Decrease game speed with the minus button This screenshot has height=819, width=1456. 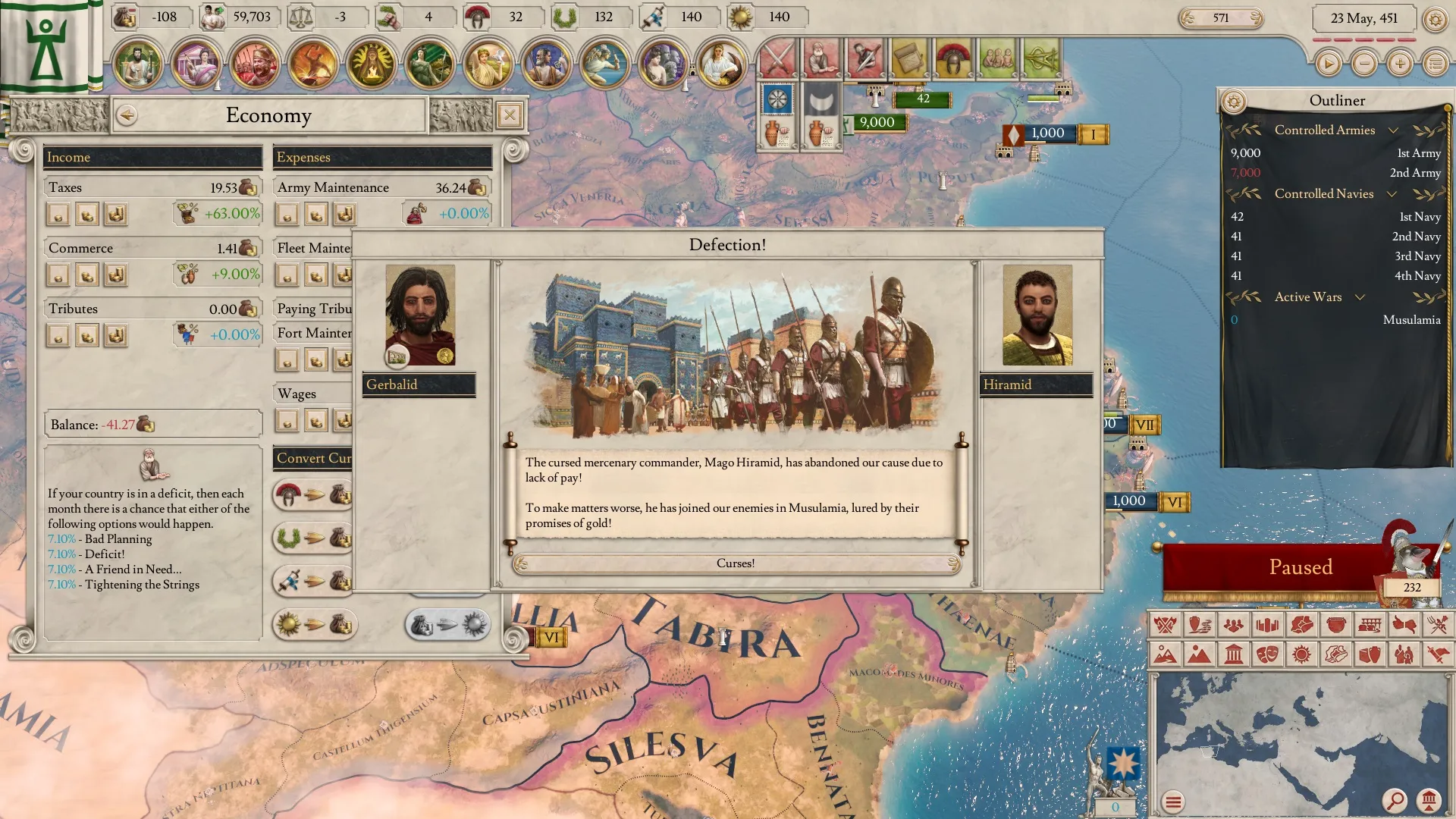1364,64
